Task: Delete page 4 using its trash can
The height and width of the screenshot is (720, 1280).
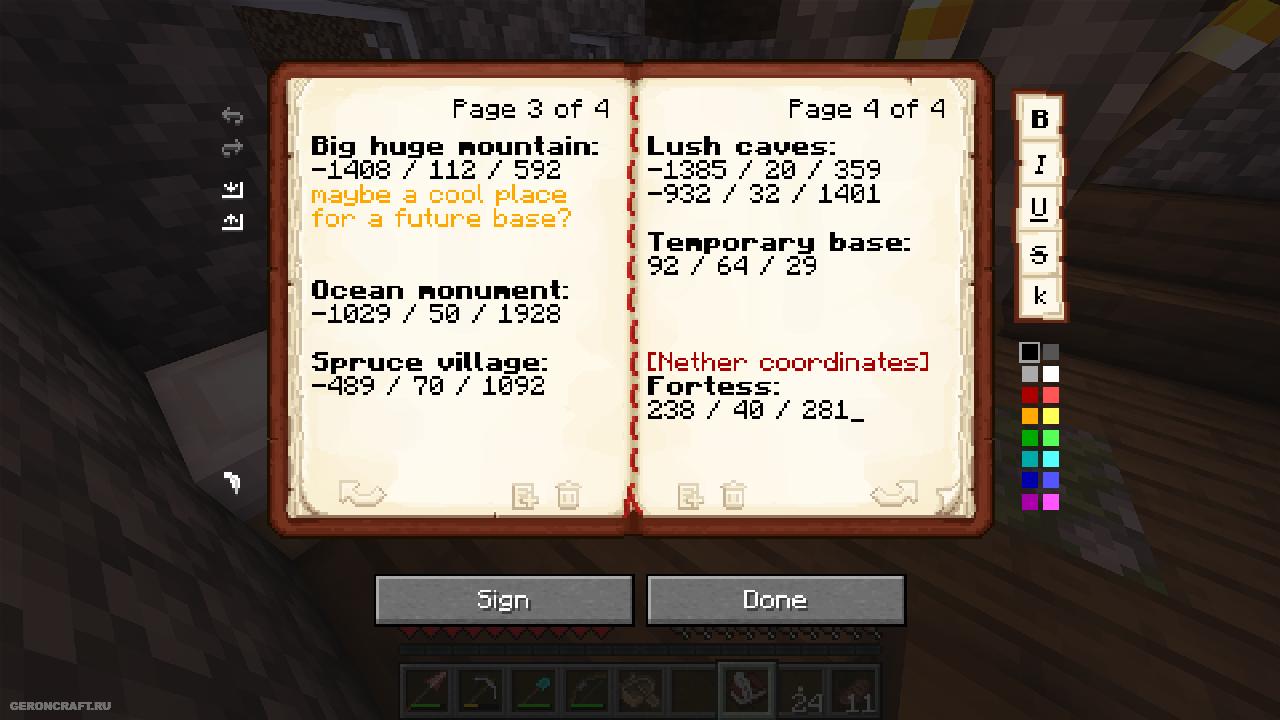Action: point(733,495)
